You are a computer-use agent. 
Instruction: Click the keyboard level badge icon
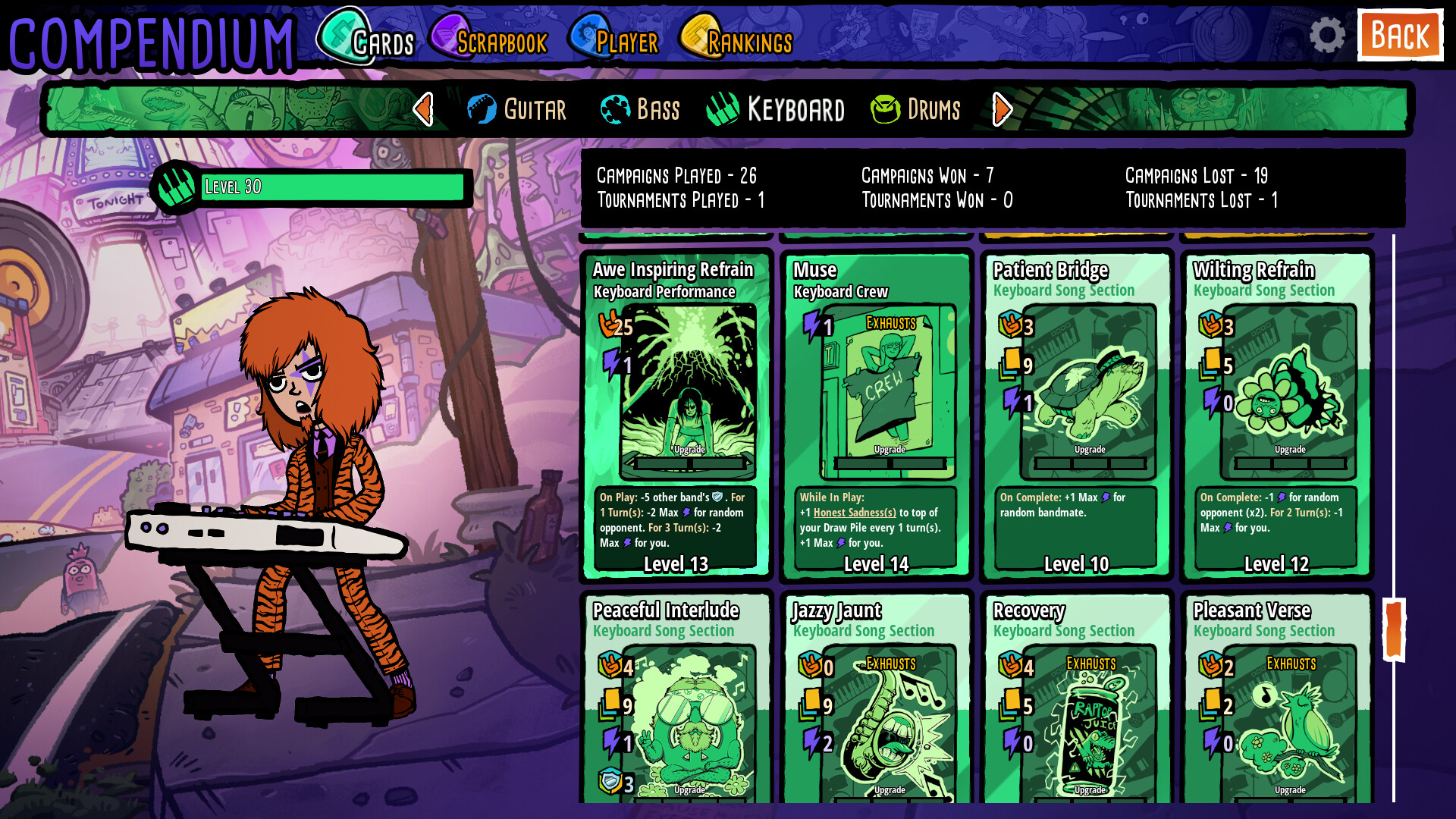(x=176, y=184)
